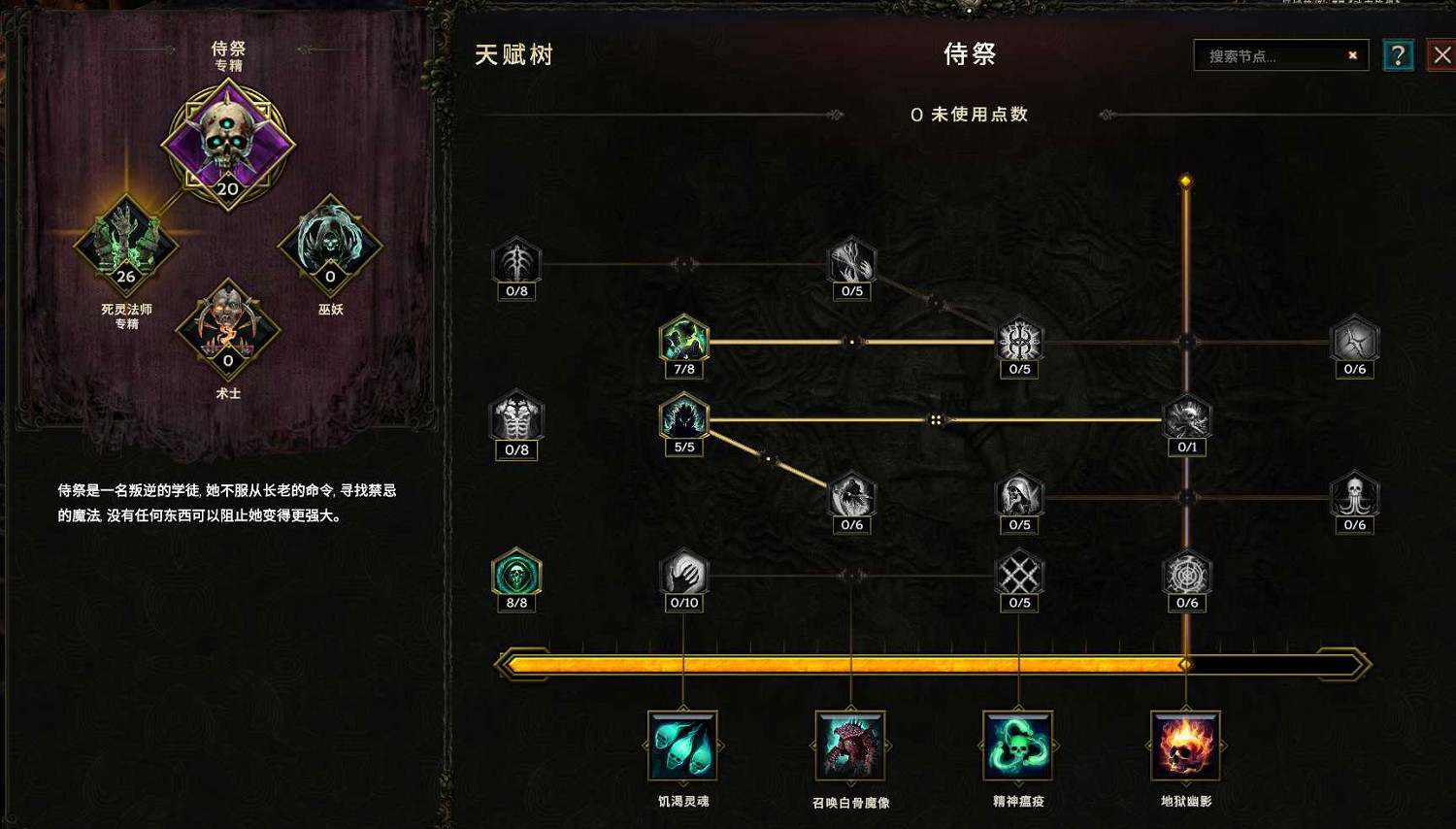1456x829 pixels.
Task: Click the gold mastery progress bar
Action: (932, 663)
